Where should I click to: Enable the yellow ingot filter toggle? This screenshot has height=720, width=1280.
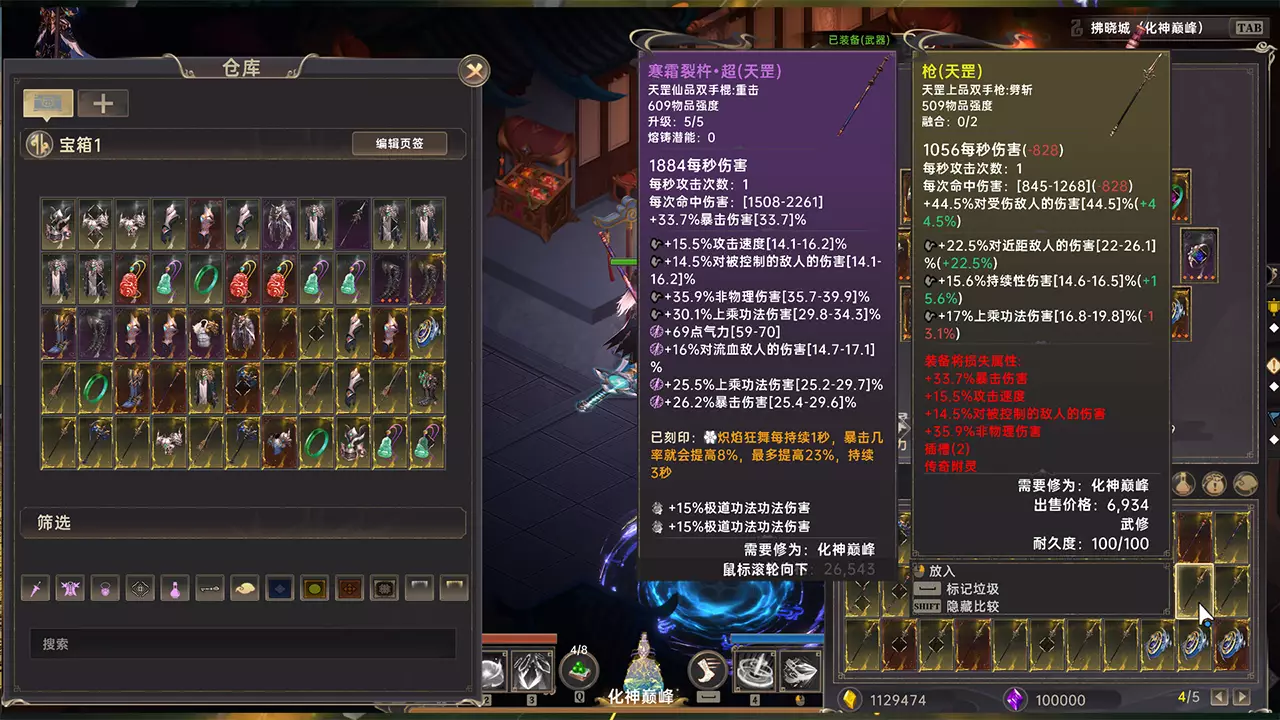point(313,588)
